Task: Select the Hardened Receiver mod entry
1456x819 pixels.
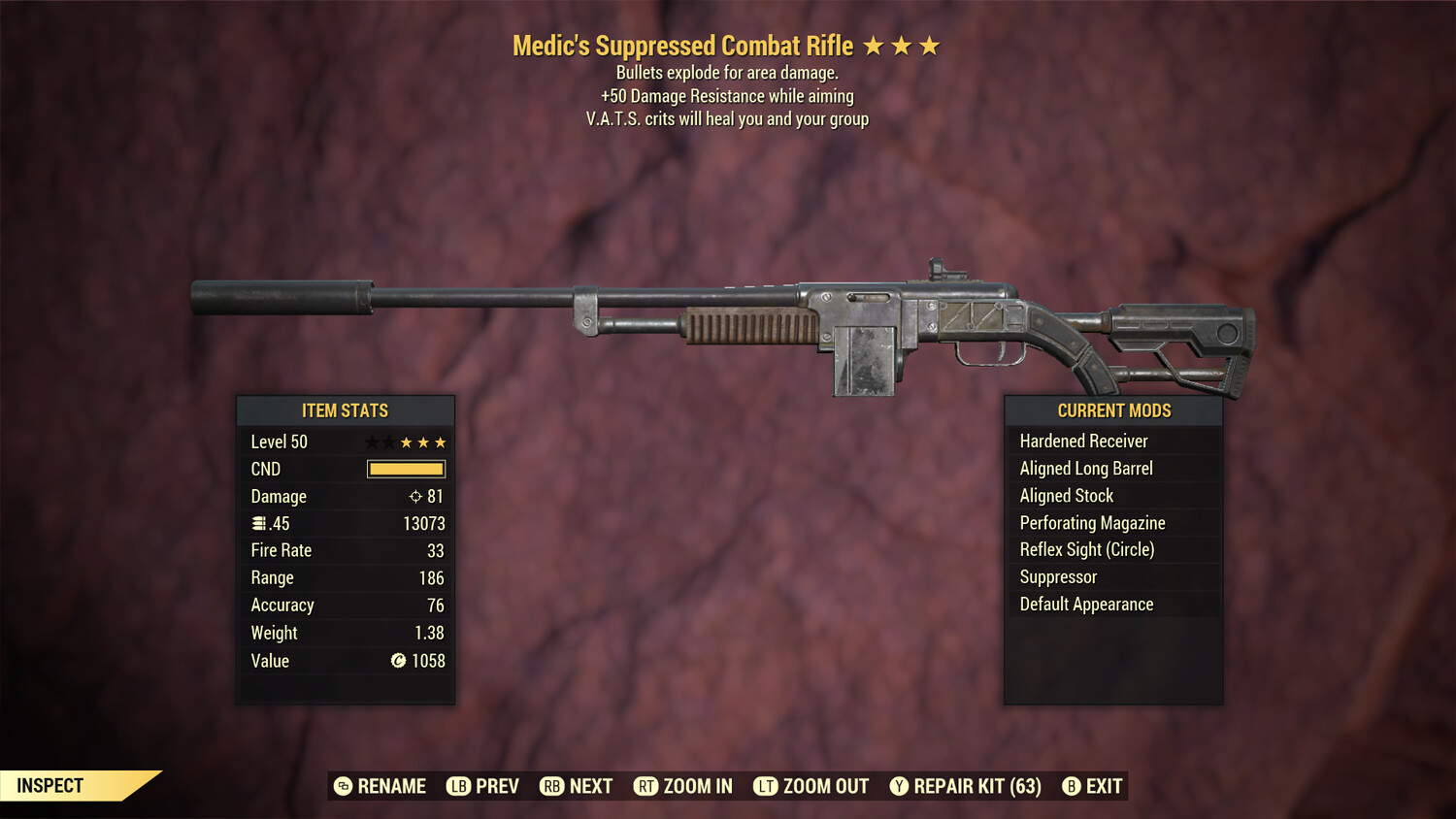Action: click(1083, 441)
